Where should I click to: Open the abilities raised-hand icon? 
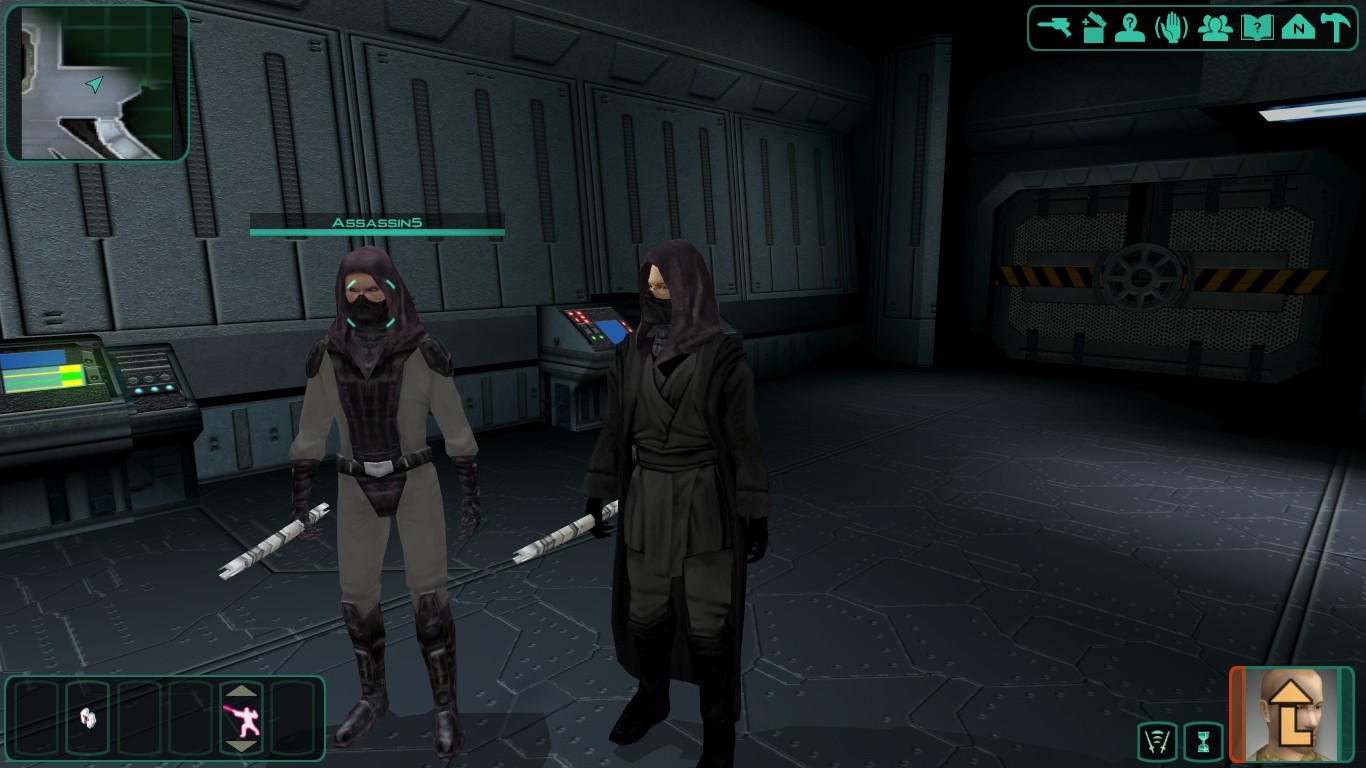1171,27
